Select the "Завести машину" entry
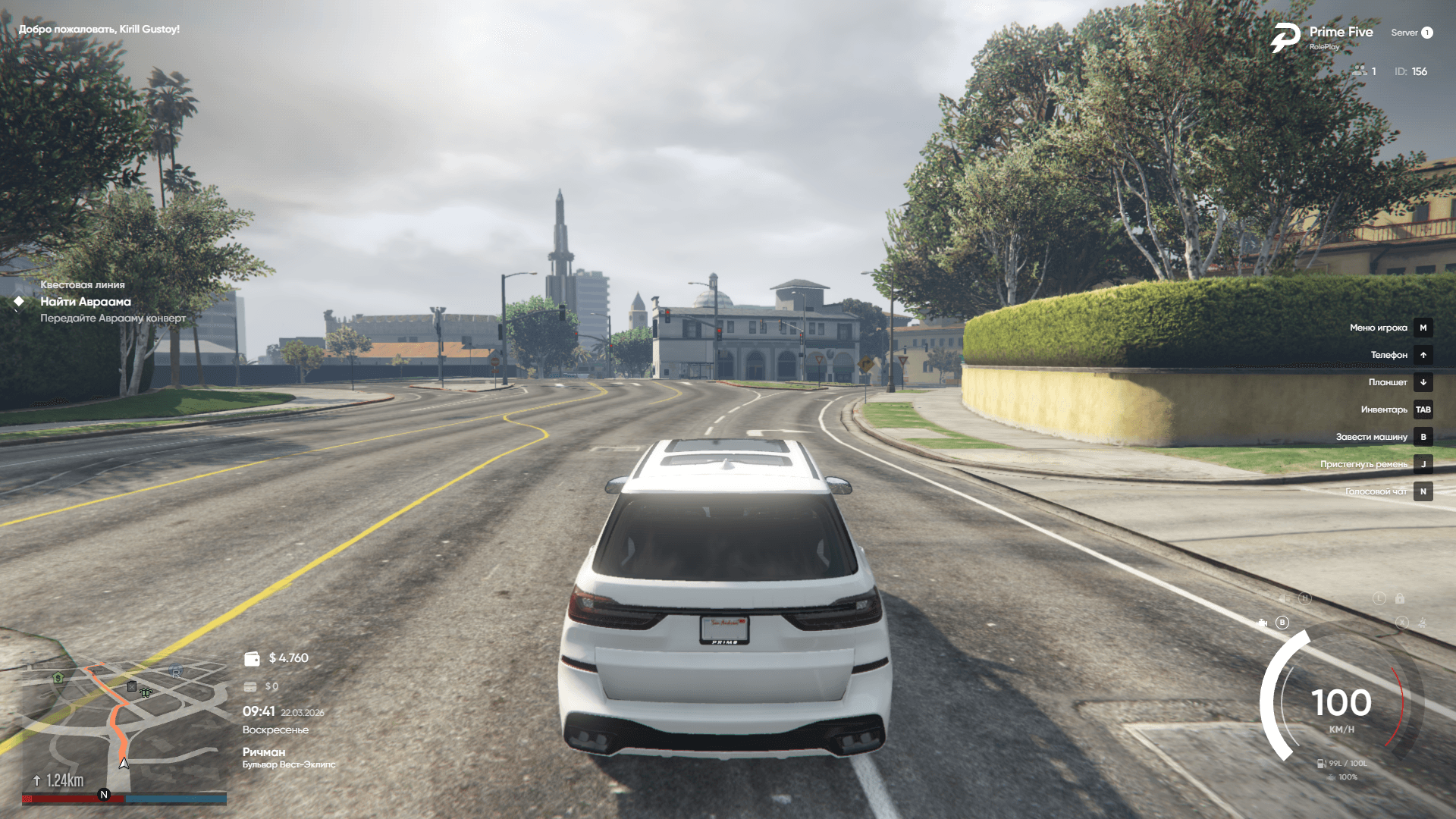The width and height of the screenshot is (1456, 819). pyautogui.click(x=1371, y=437)
